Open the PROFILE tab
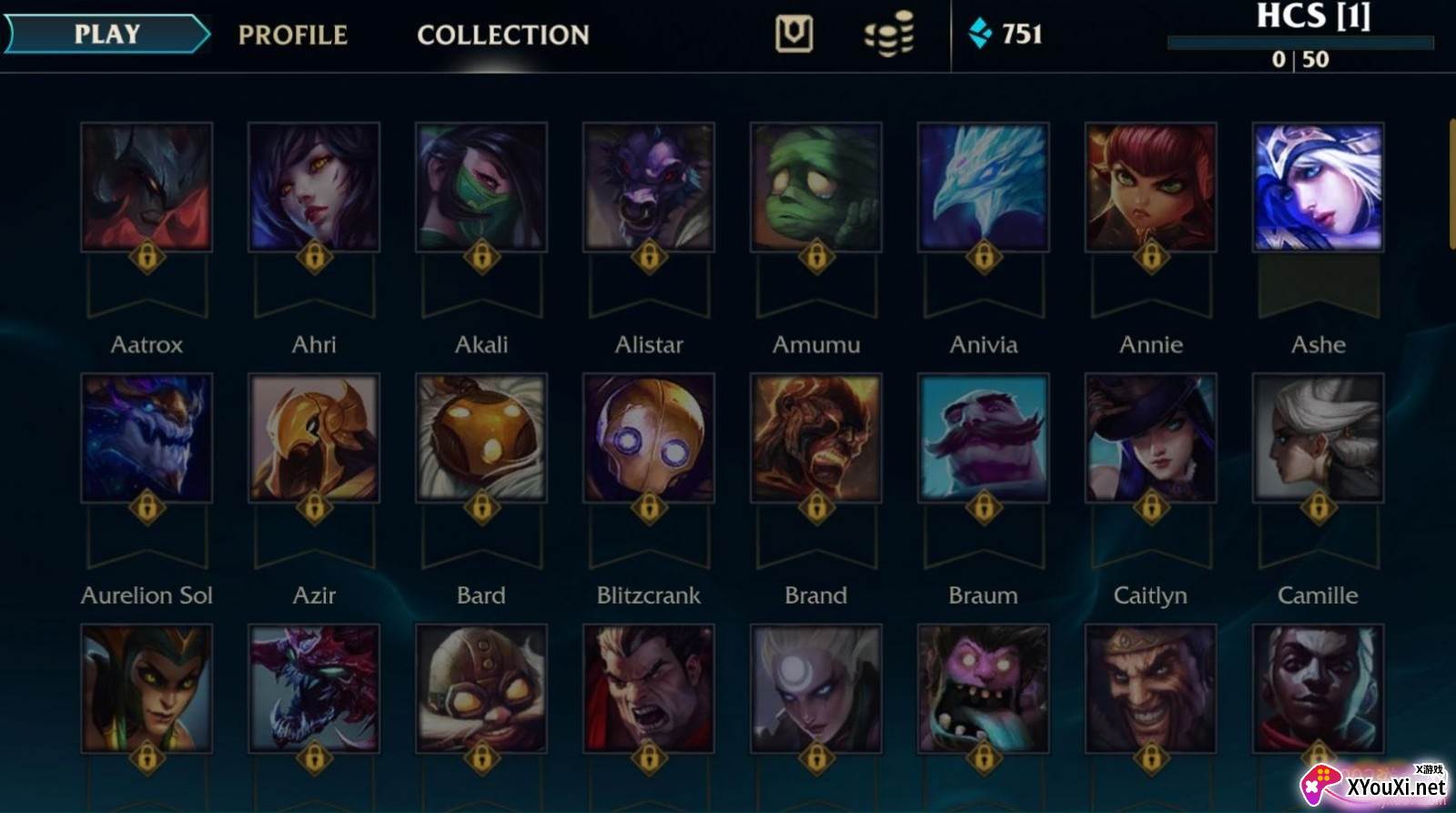 point(292,36)
